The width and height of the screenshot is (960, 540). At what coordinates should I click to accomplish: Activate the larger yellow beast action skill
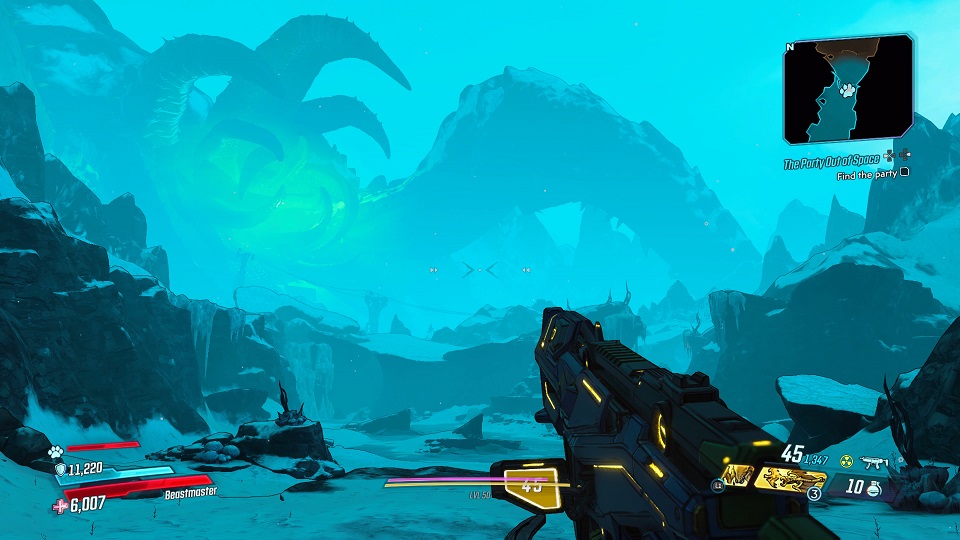(x=791, y=479)
